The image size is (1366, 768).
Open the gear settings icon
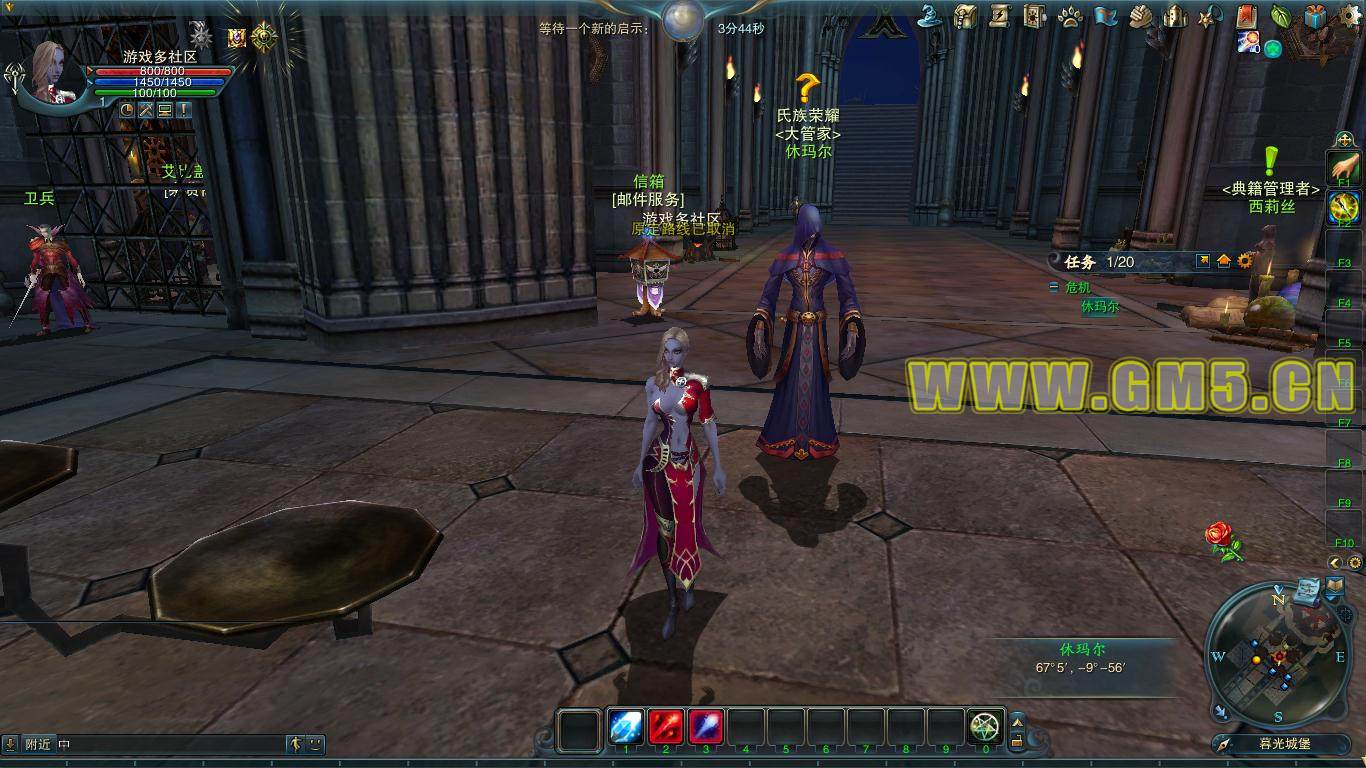pyautogui.click(x=1350, y=16)
